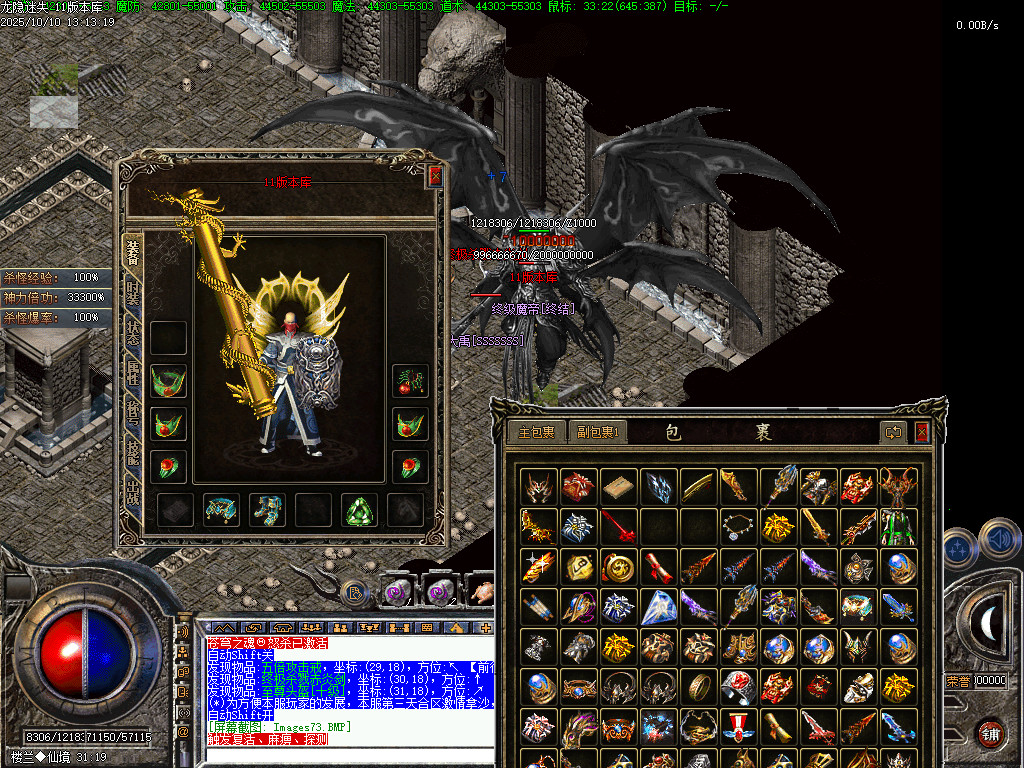Select the equipped teal belt slot
The width and height of the screenshot is (1024, 768).
[x=221, y=510]
